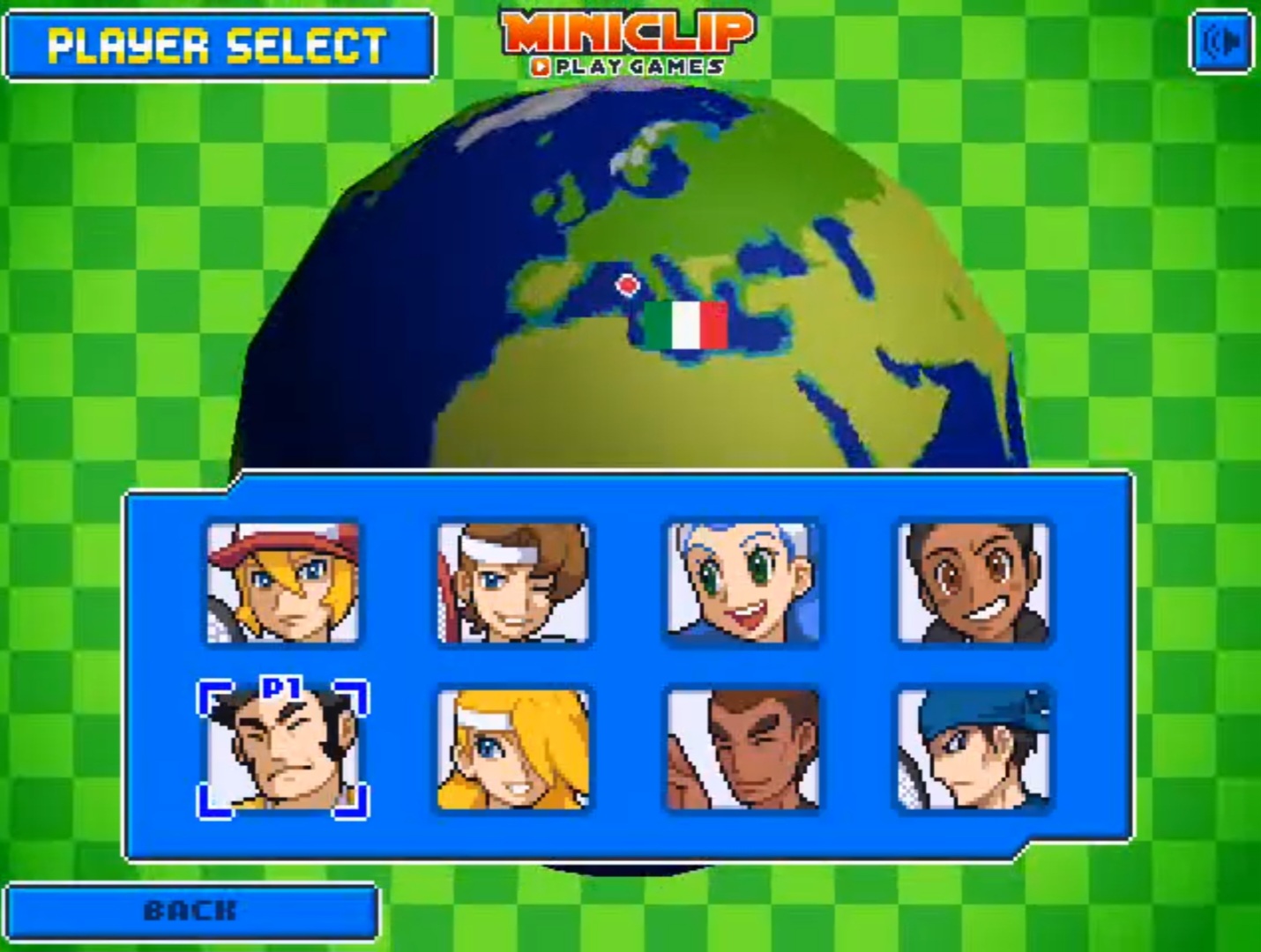Screen dimensions: 1261x952
Task: Click the PLAY GAMES text under Miniclip
Action: pos(628,63)
